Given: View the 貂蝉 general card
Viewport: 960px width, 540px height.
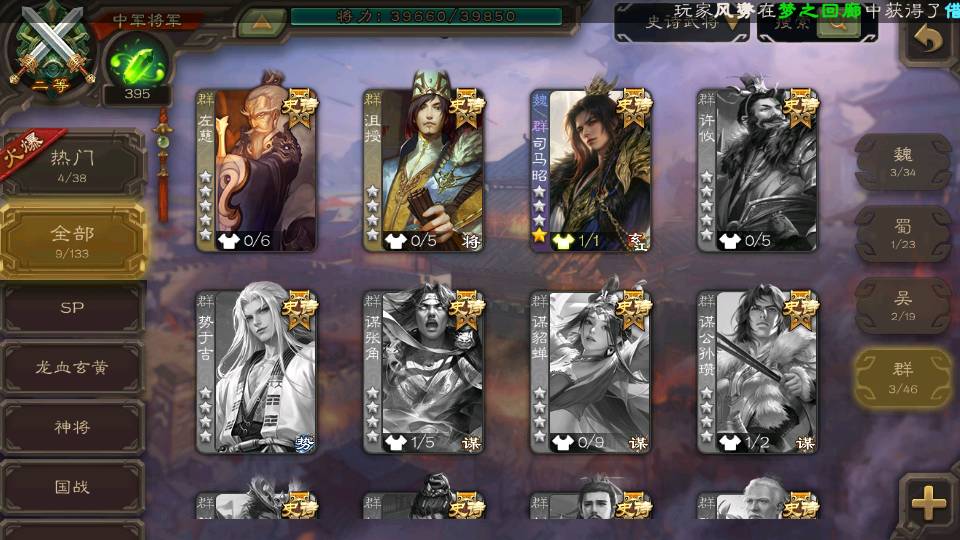Looking at the screenshot, I should (x=591, y=371).
